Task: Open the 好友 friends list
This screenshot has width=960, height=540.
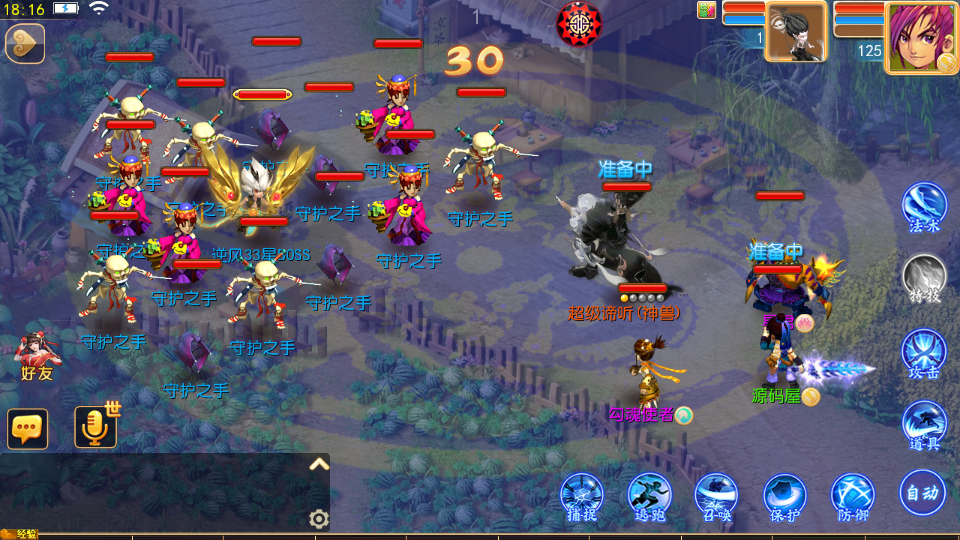Action: pyautogui.click(x=37, y=356)
